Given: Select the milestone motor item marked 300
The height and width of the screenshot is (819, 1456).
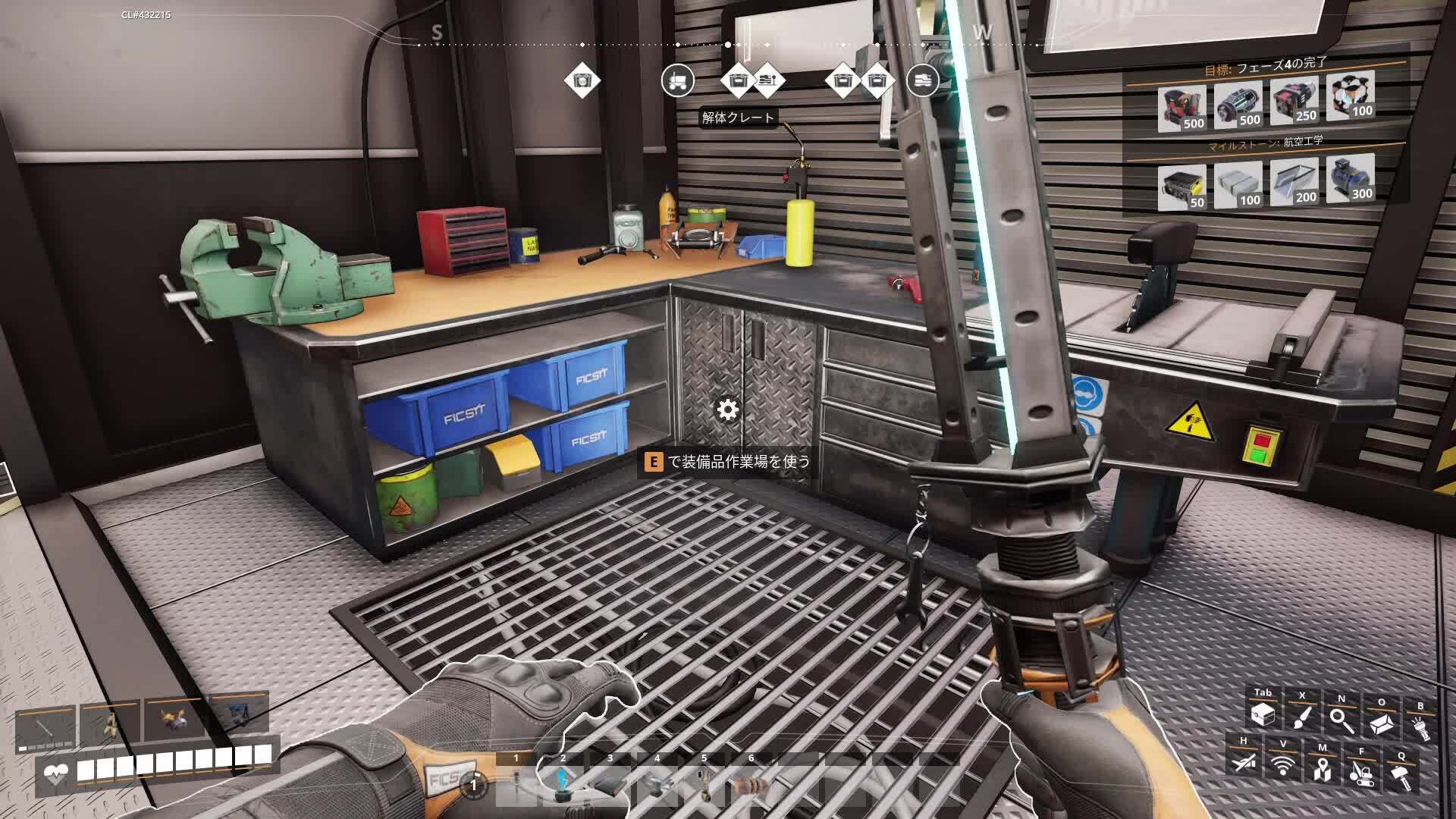Looking at the screenshot, I should tap(1351, 179).
